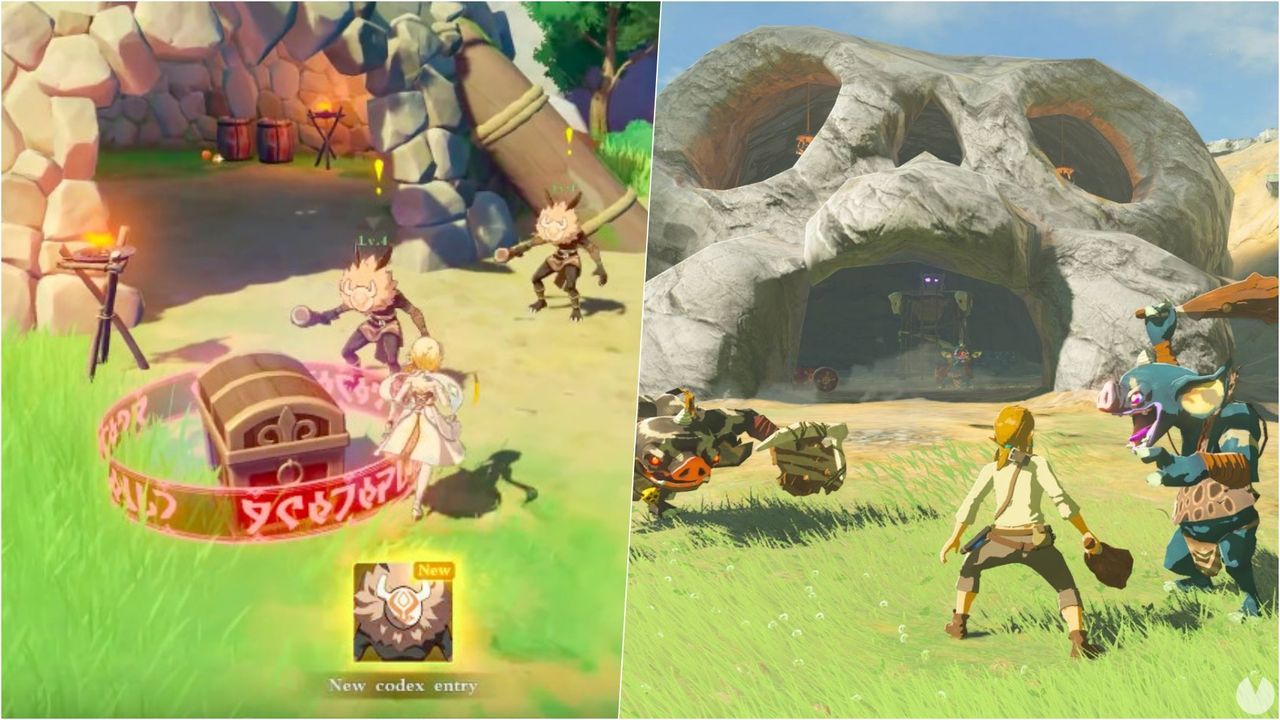The image size is (1280, 720).
Task: Click the exclamation mark above the left hilichurl
Action: tap(378, 172)
